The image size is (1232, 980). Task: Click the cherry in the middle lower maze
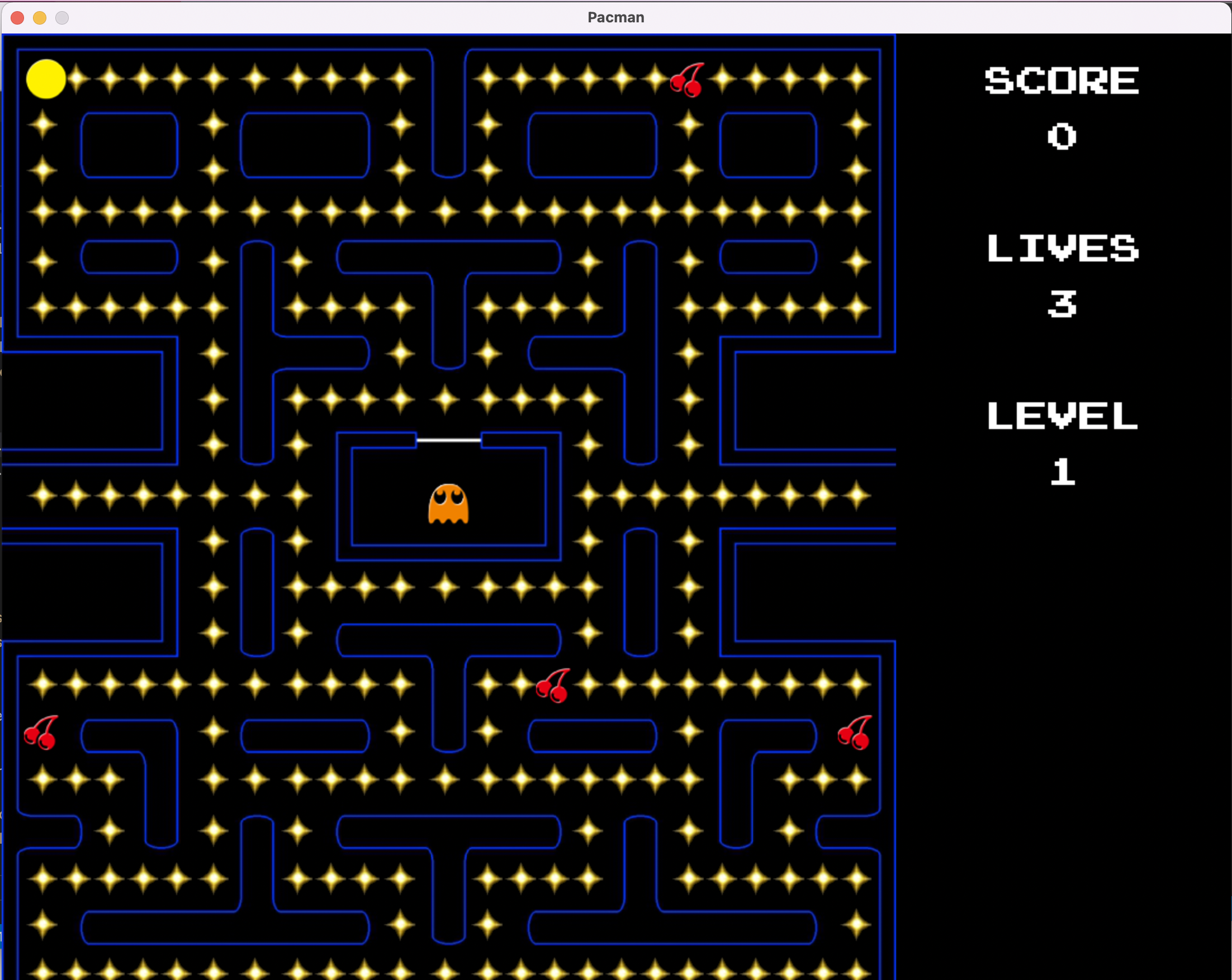coord(553,686)
